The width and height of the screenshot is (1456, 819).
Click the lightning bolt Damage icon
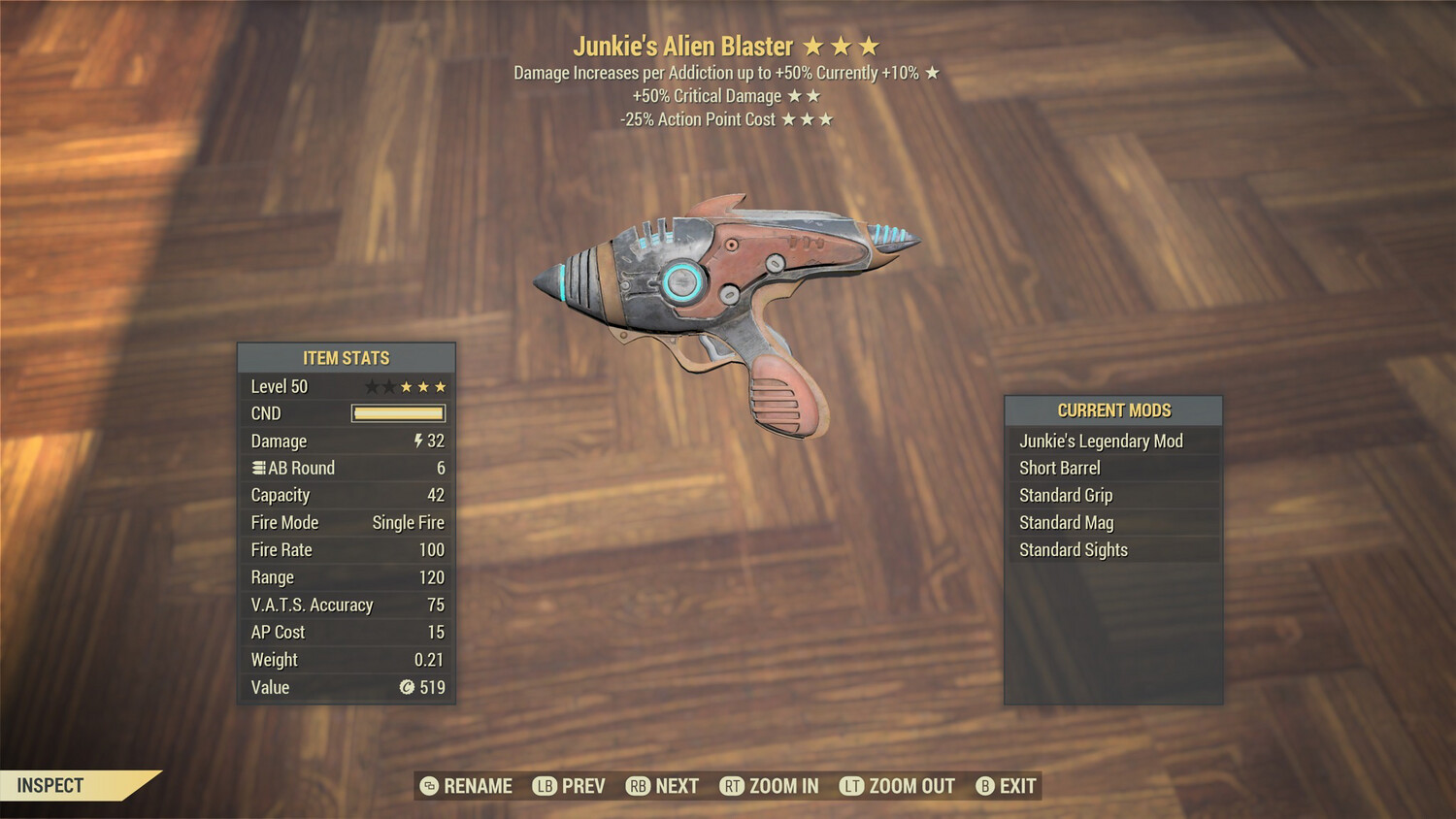[x=417, y=441]
